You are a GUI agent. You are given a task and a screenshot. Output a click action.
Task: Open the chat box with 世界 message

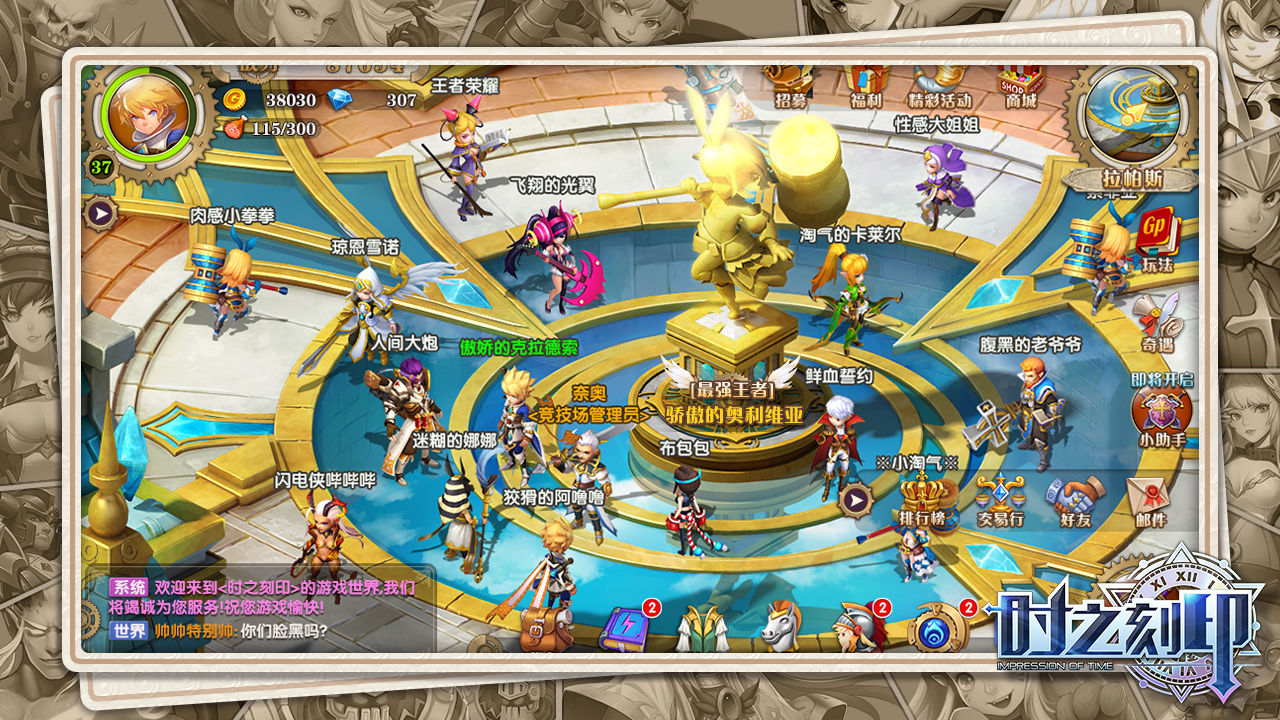click(x=260, y=611)
